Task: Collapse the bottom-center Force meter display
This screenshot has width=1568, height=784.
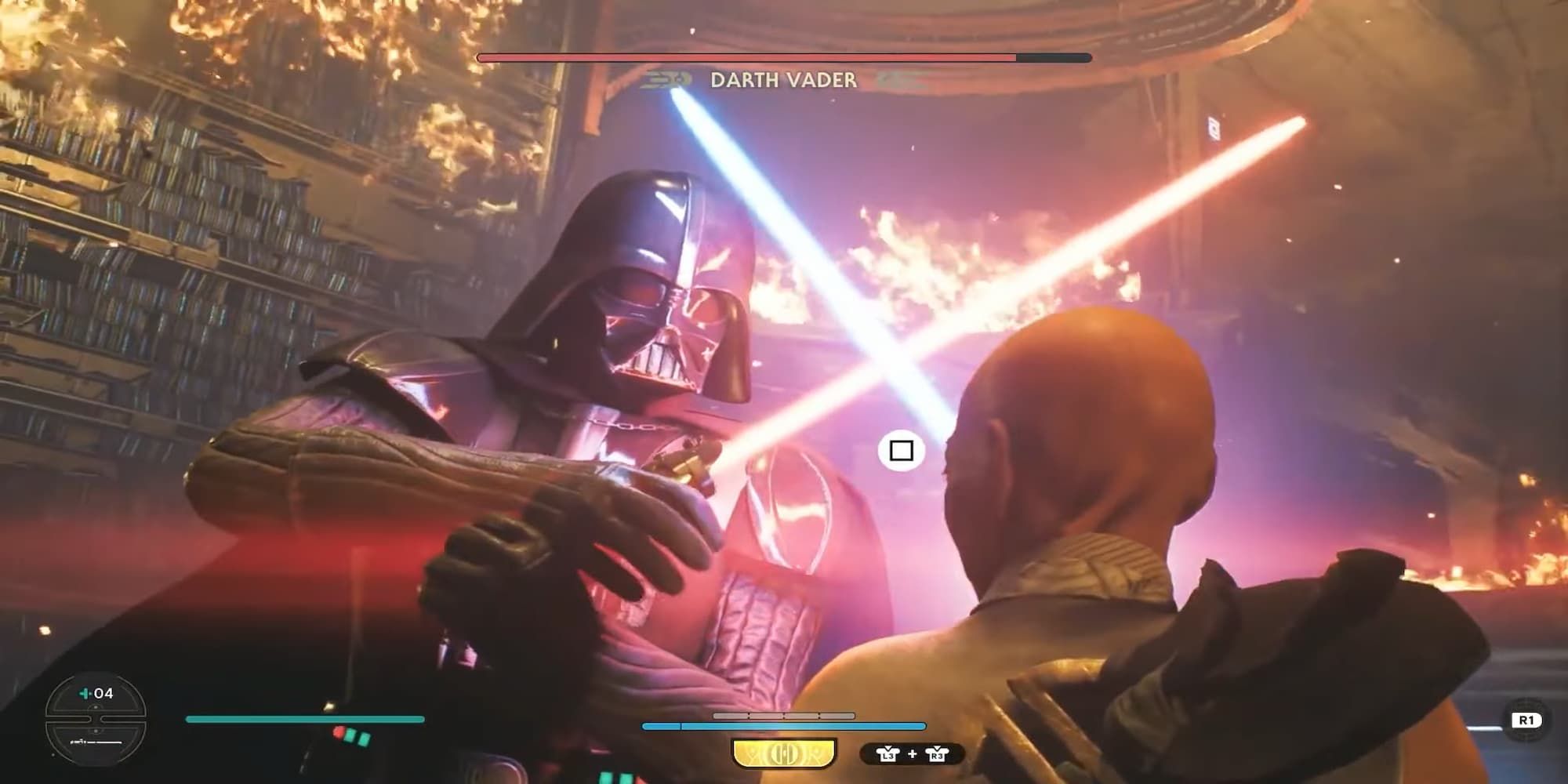Action: [x=784, y=726]
